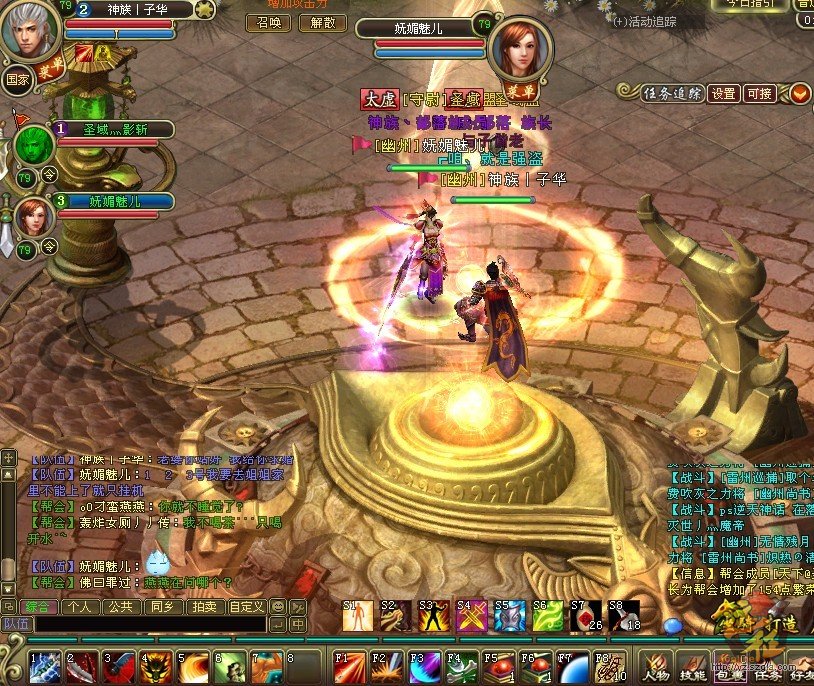Screen dimensions: 814x686
Task: Click the 召唤 (Summon) button
Action: point(269,22)
